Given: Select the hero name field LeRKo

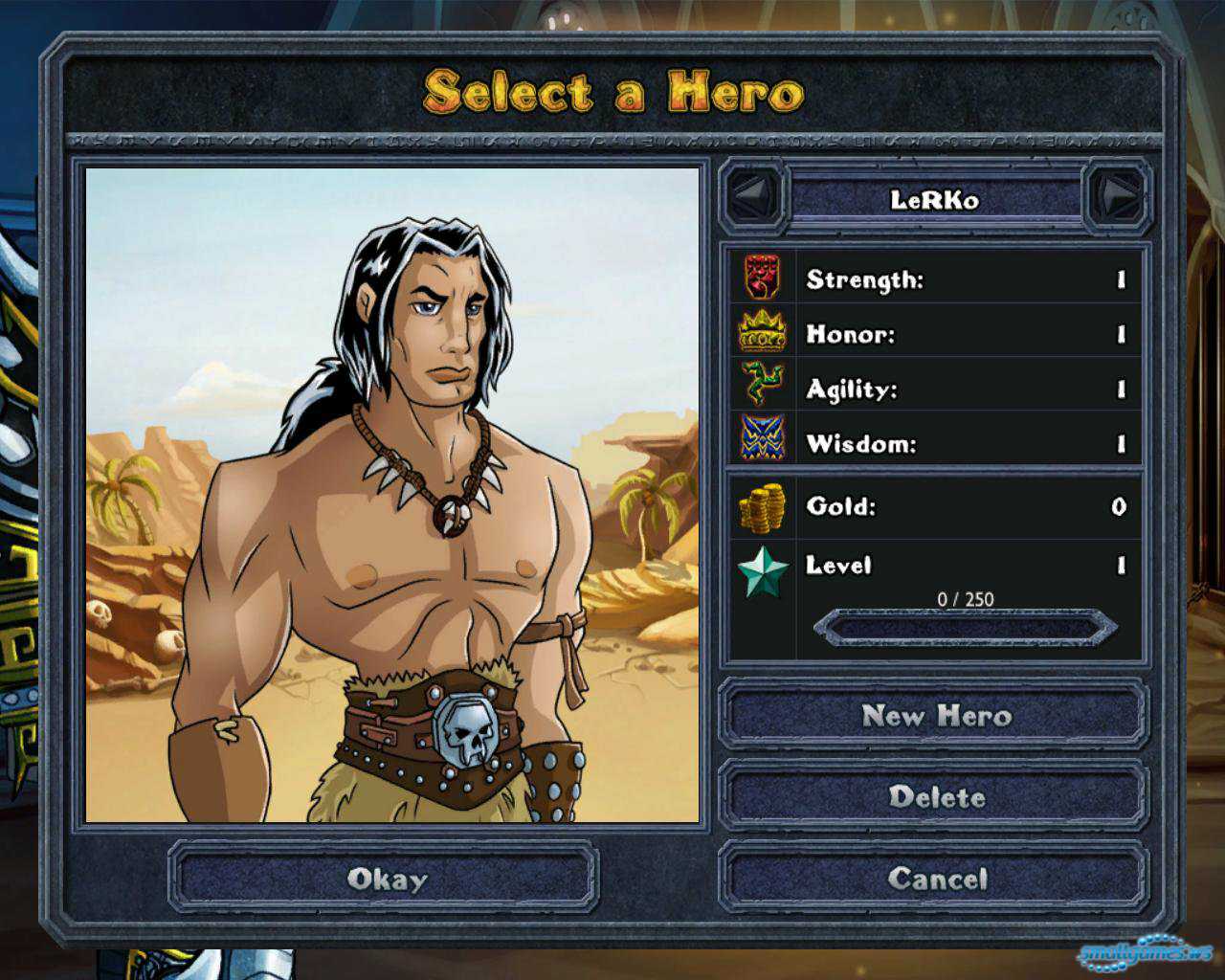Looking at the screenshot, I should click(935, 199).
